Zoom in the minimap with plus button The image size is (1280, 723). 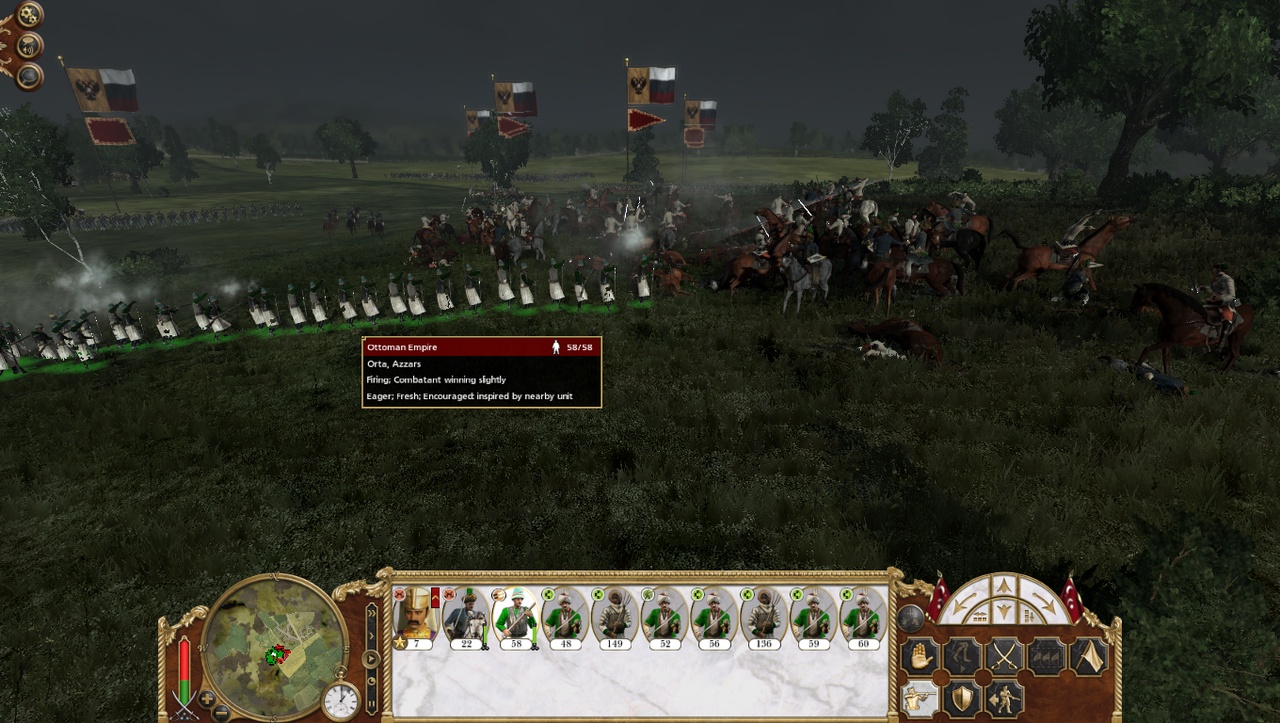tap(207, 698)
